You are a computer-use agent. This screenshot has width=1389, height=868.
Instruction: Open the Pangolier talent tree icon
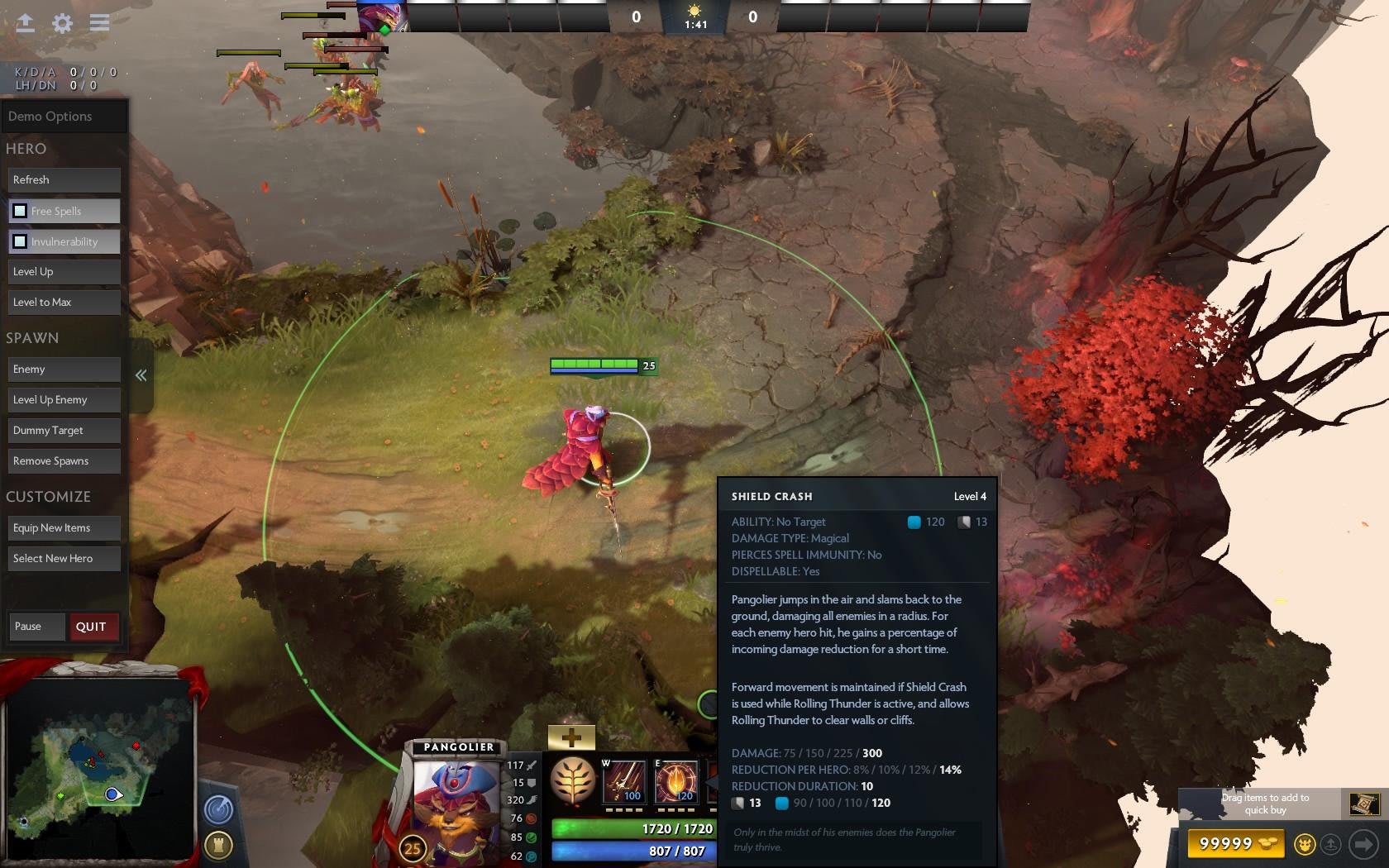tap(572, 780)
